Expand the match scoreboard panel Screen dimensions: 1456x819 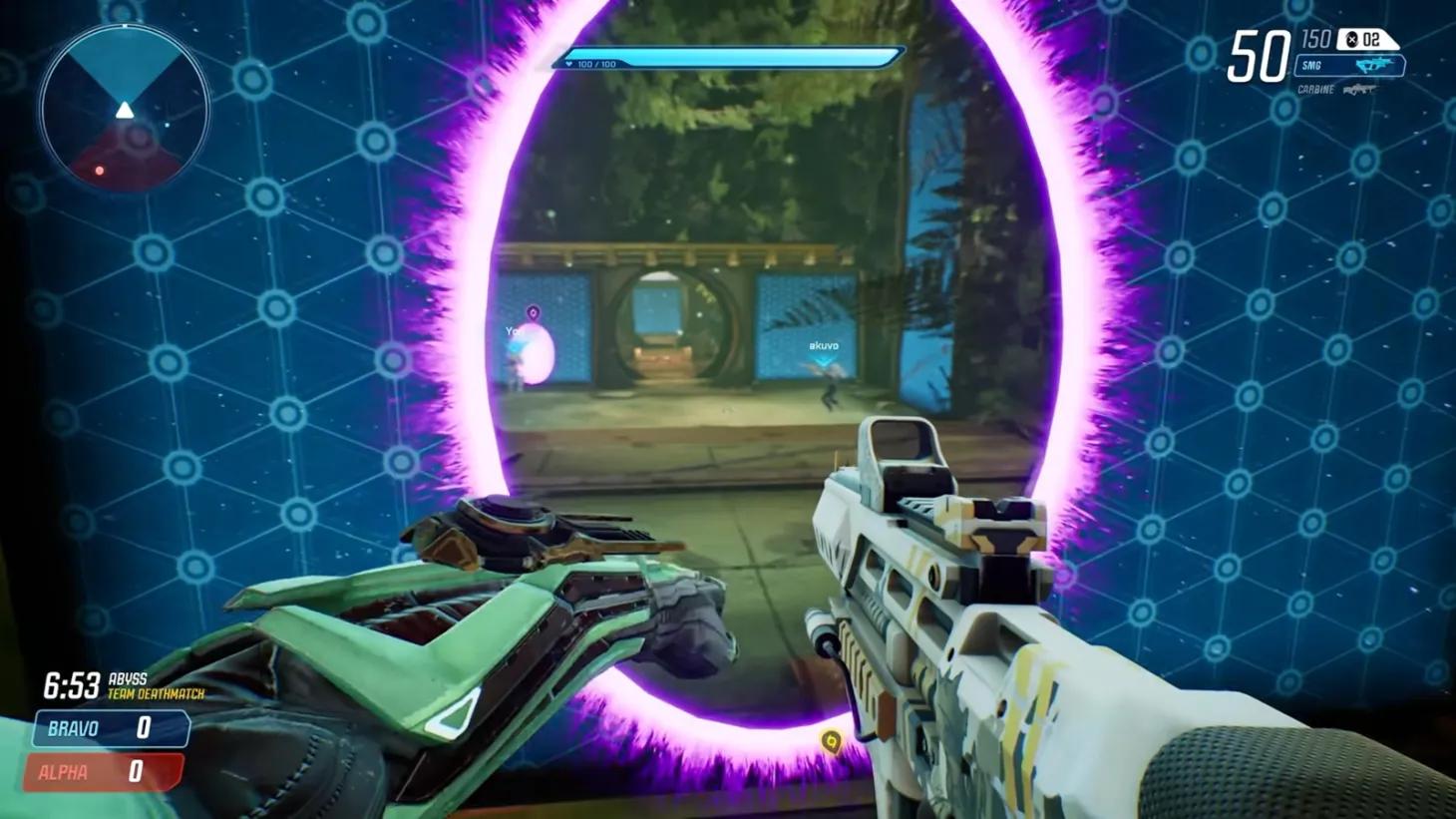click(x=110, y=748)
